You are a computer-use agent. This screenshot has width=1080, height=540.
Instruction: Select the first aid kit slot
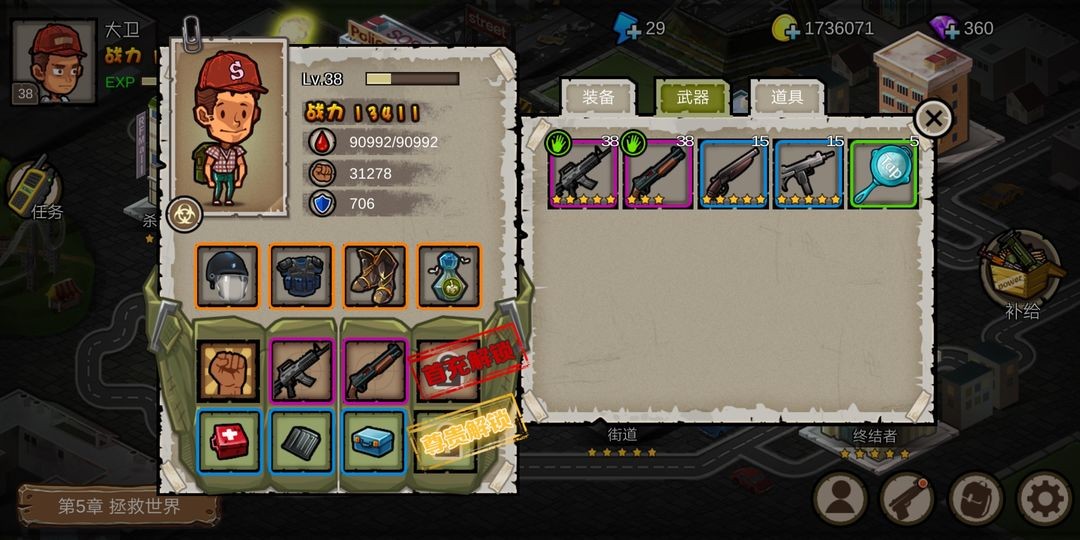(x=228, y=441)
